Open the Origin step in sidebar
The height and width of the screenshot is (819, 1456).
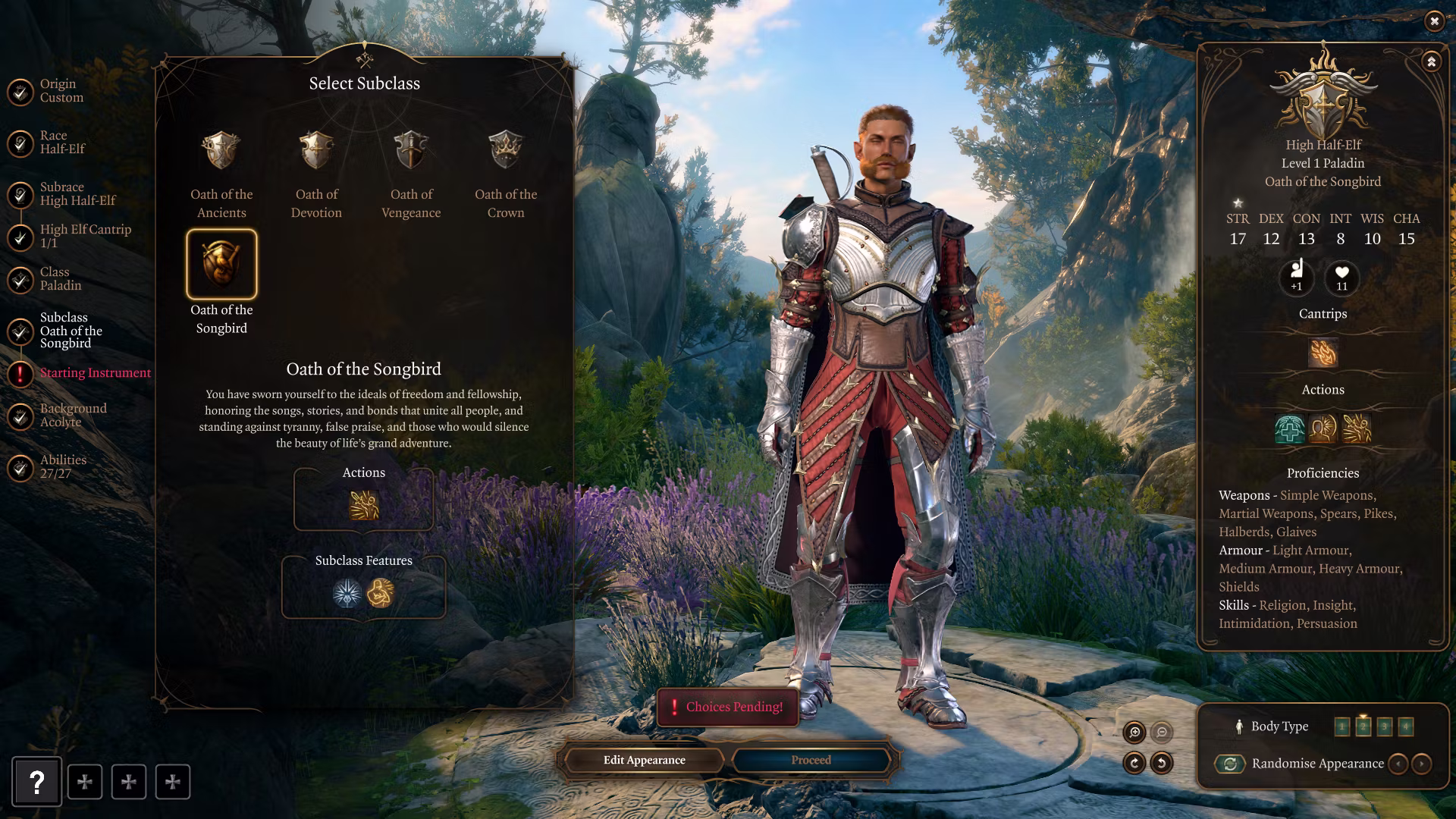pyautogui.click(x=61, y=91)
